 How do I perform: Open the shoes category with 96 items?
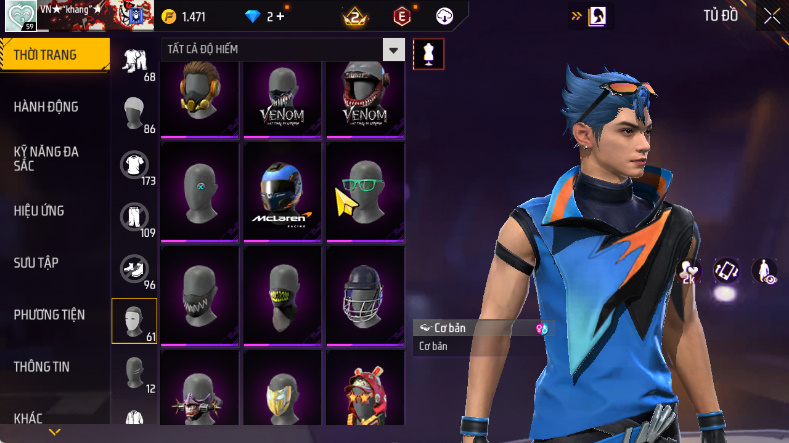(x=134, y=269)
